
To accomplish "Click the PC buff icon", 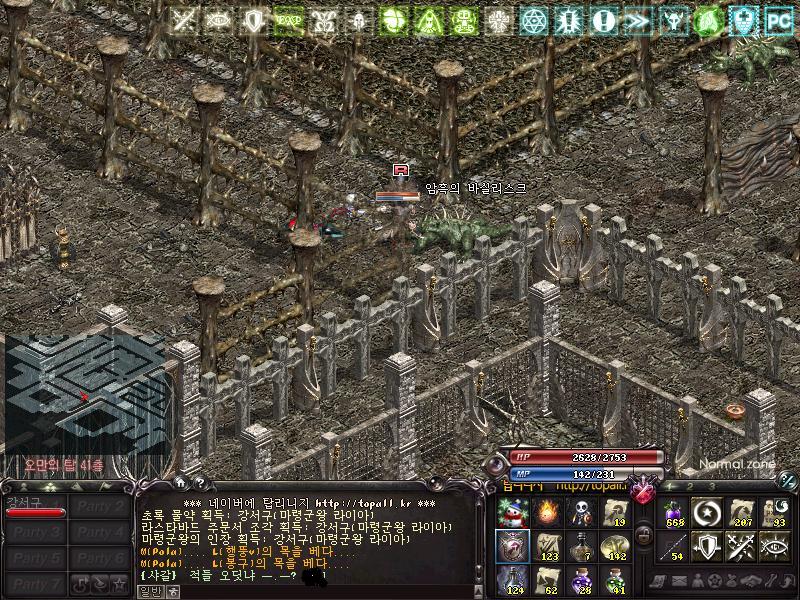I will tap(777, 20).
